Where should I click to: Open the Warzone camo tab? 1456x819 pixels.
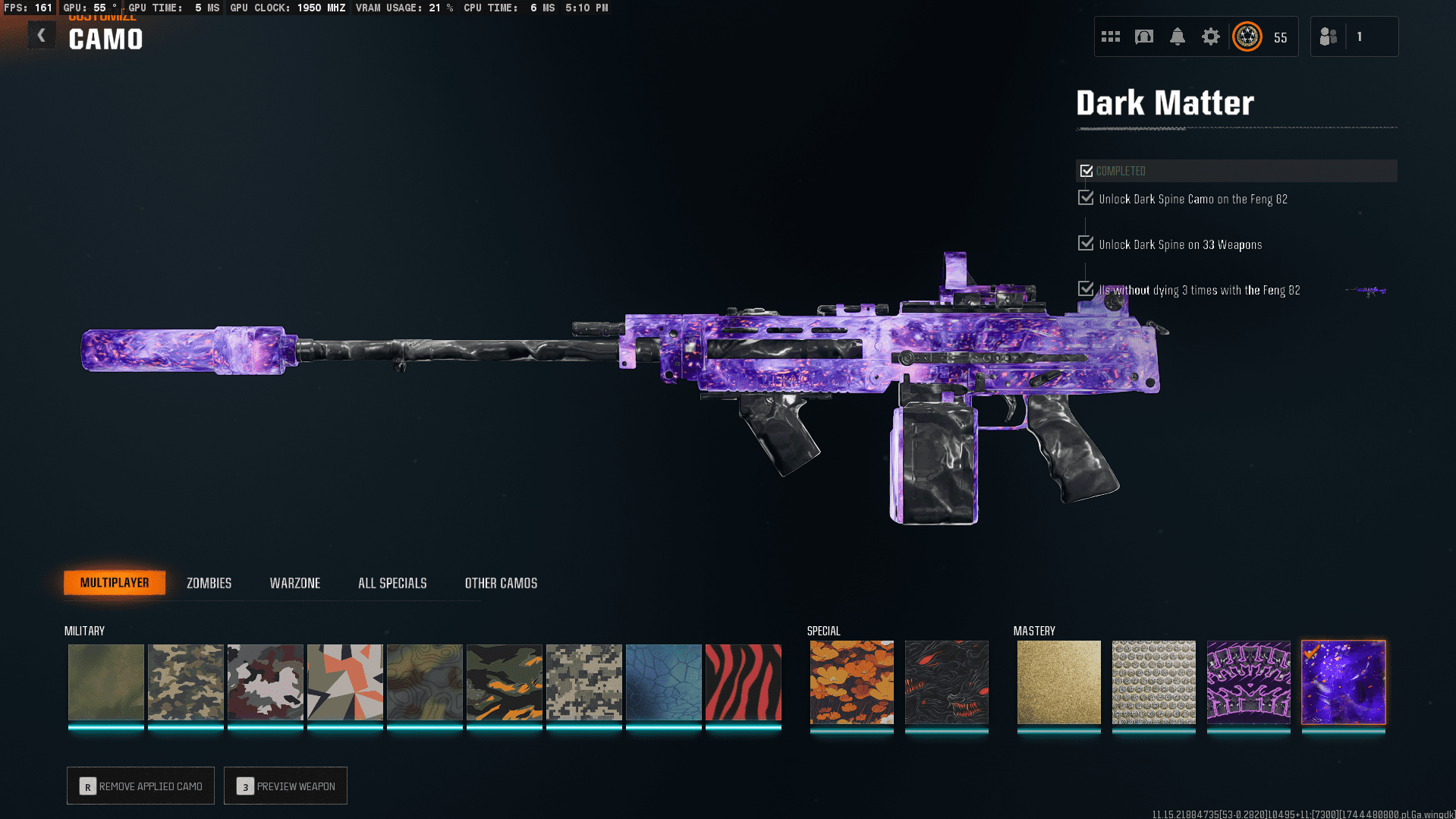point(294,583)
